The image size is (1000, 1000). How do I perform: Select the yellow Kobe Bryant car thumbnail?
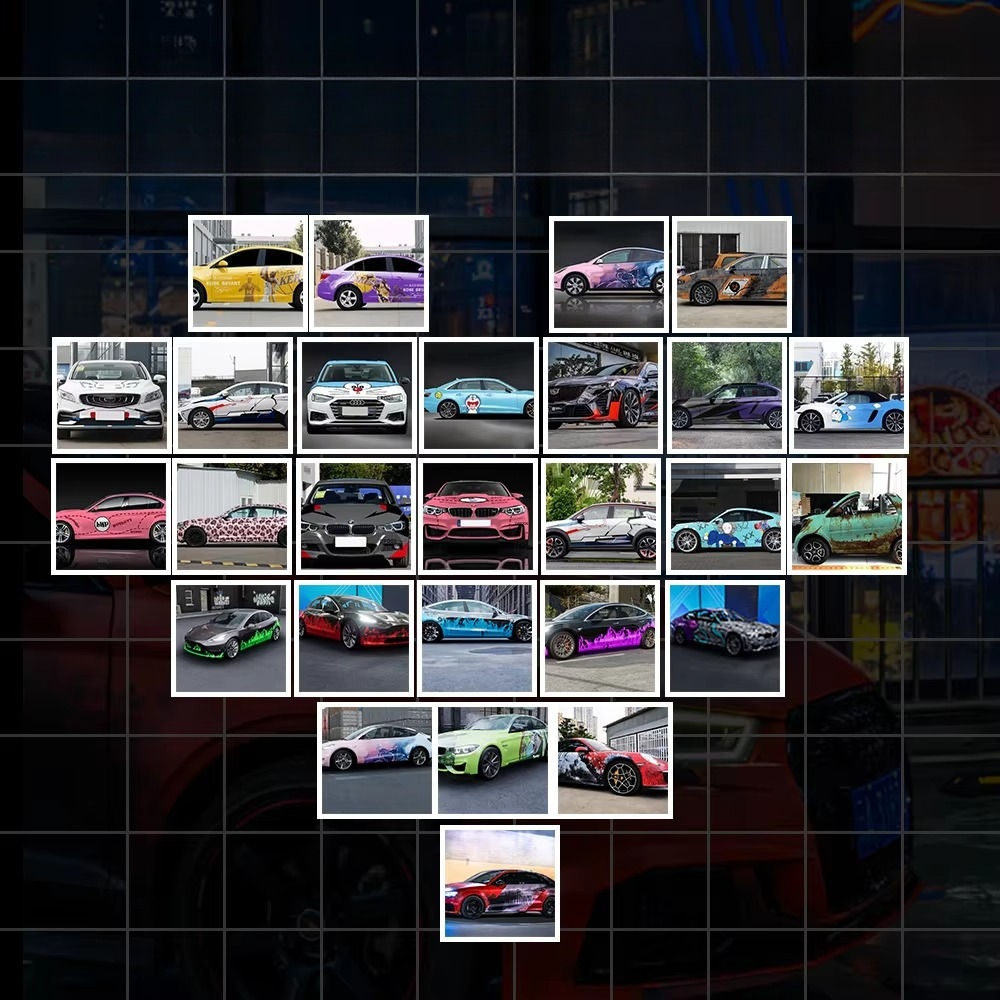(247, 273)
